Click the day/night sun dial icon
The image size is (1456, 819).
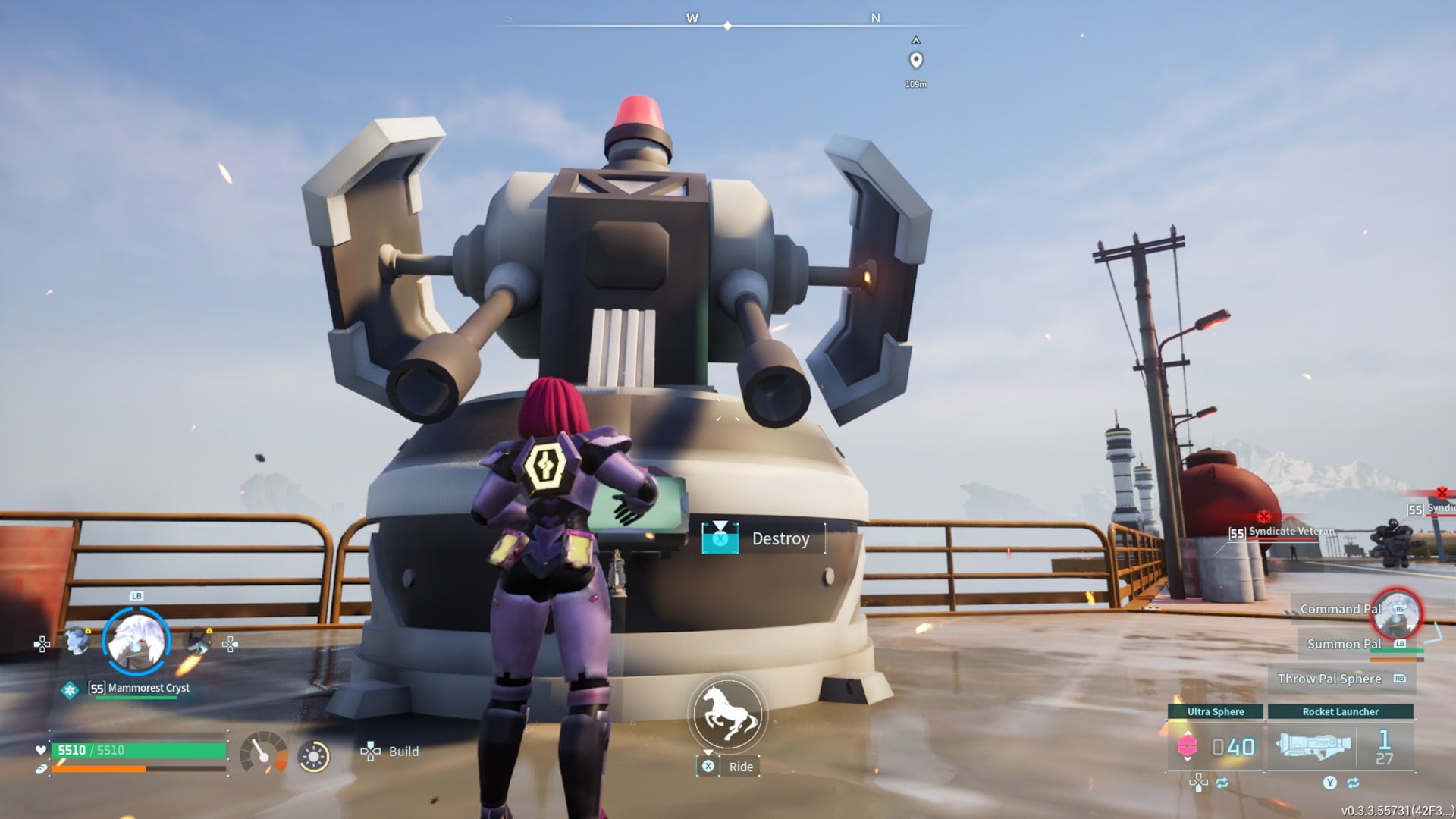pos(313,754)
